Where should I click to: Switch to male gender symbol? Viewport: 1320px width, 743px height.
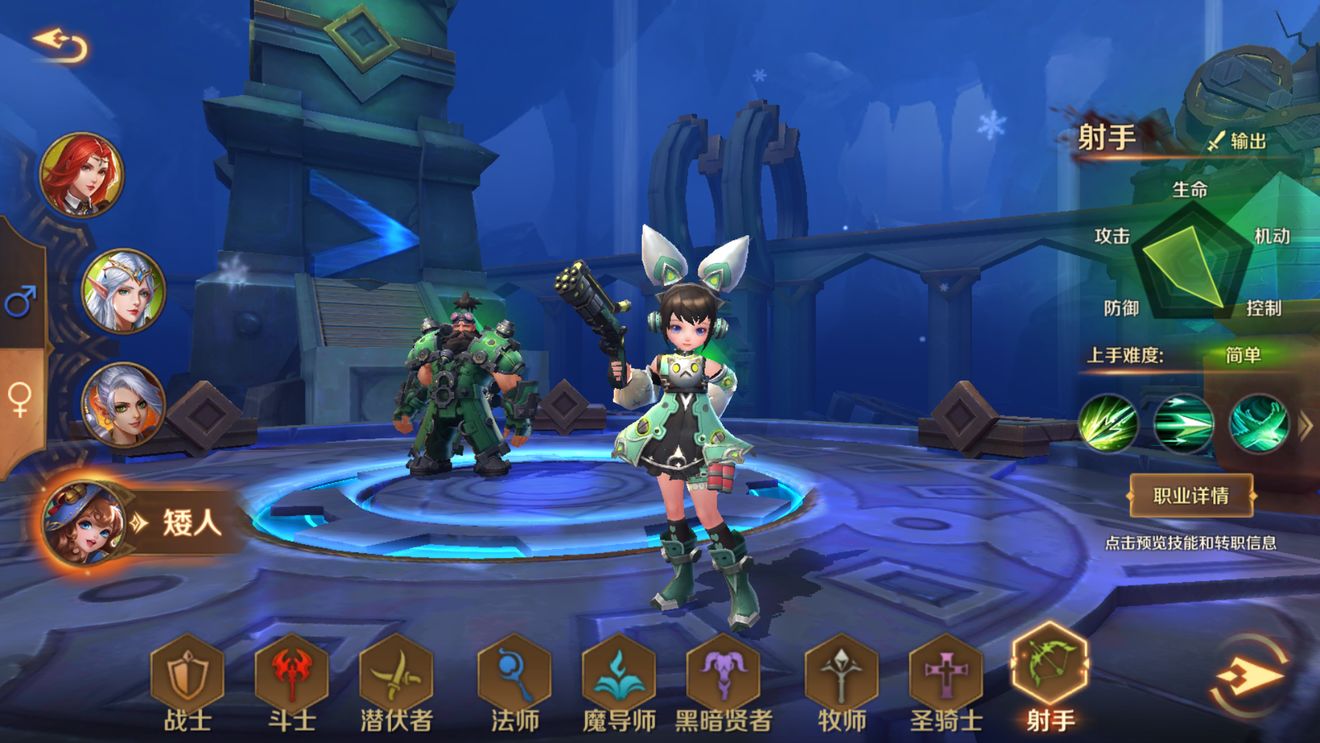pyautogui.click(x=20, y=299)
